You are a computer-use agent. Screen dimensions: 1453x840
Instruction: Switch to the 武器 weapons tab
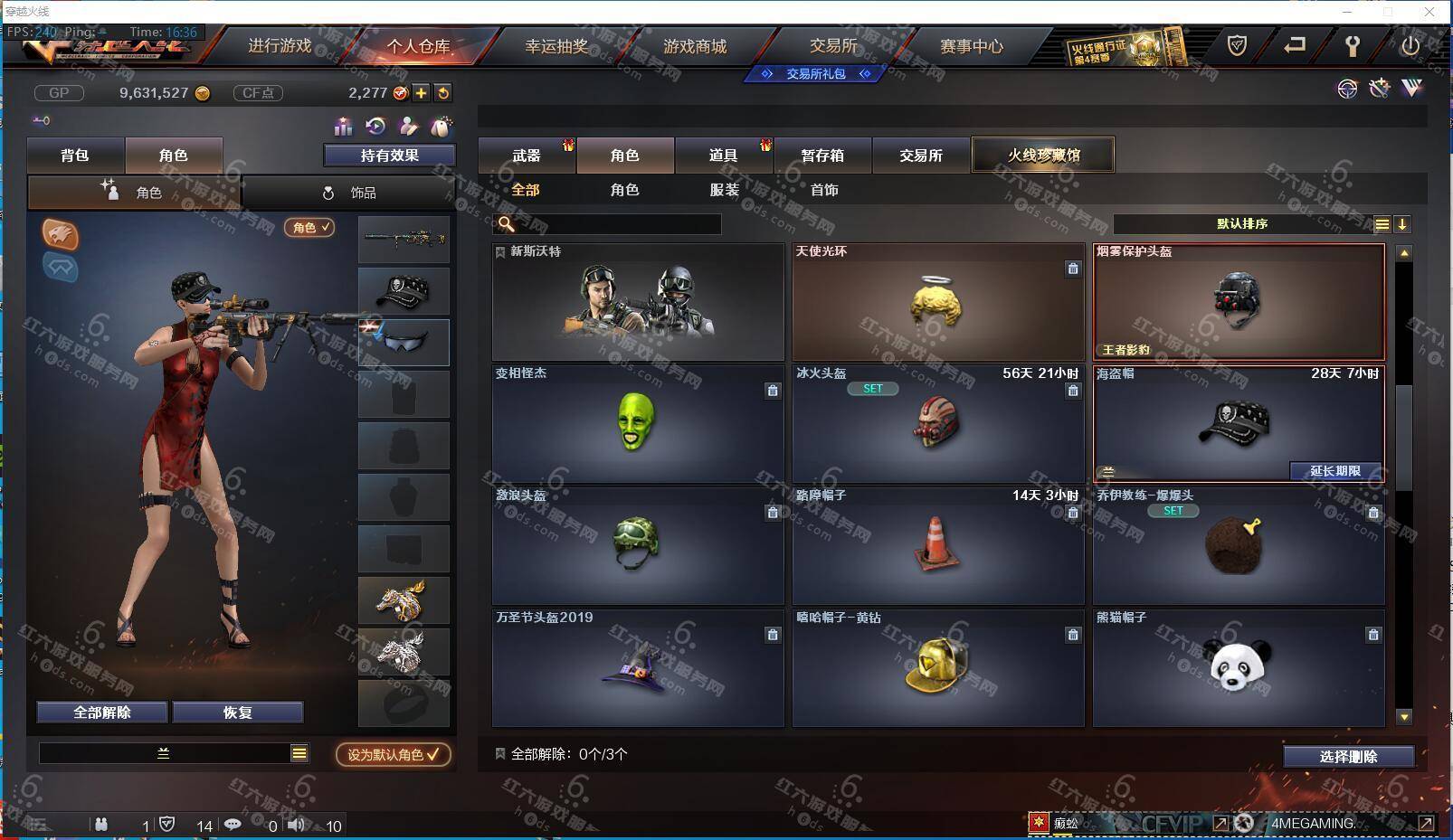click(x=527, y=156)
